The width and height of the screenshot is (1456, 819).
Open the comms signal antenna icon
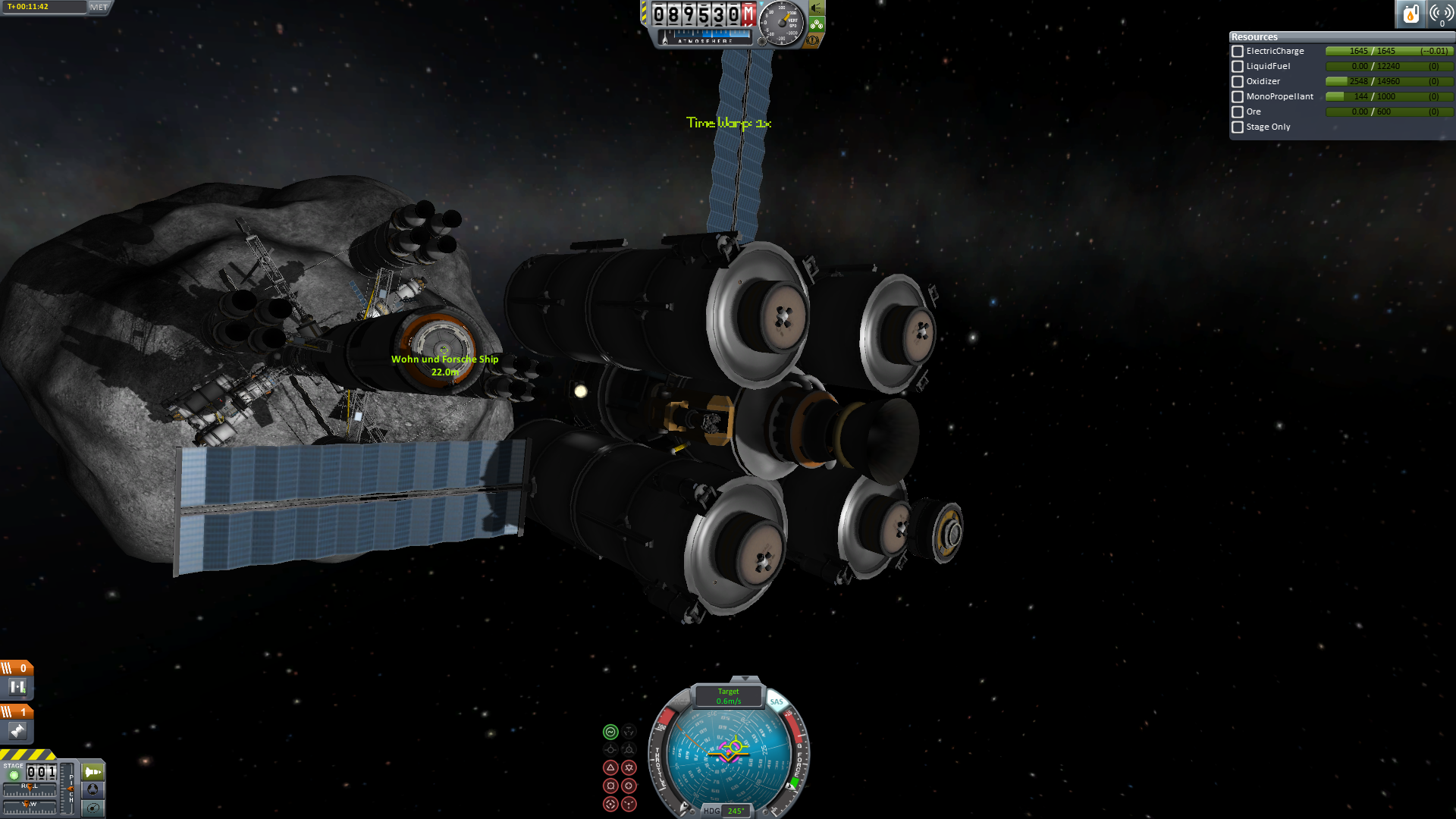click(x=1440, y=14)
